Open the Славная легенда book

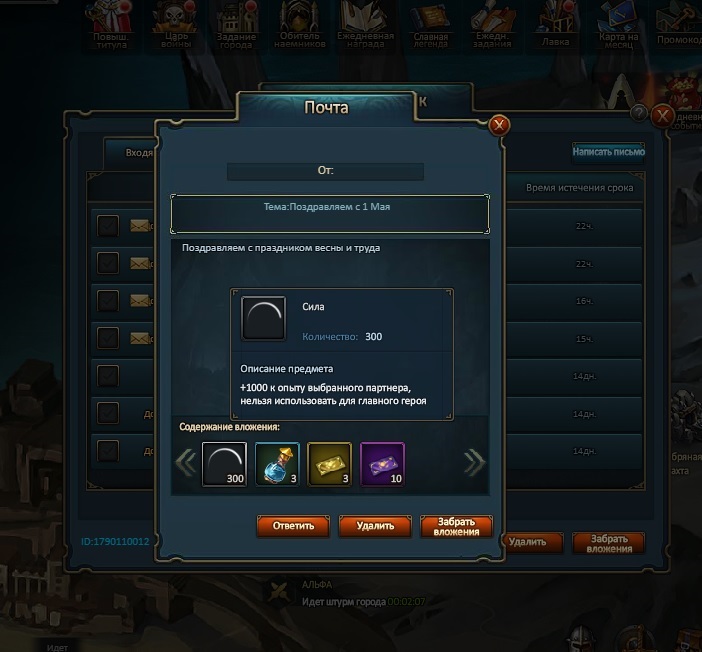[x=431, y=26]
